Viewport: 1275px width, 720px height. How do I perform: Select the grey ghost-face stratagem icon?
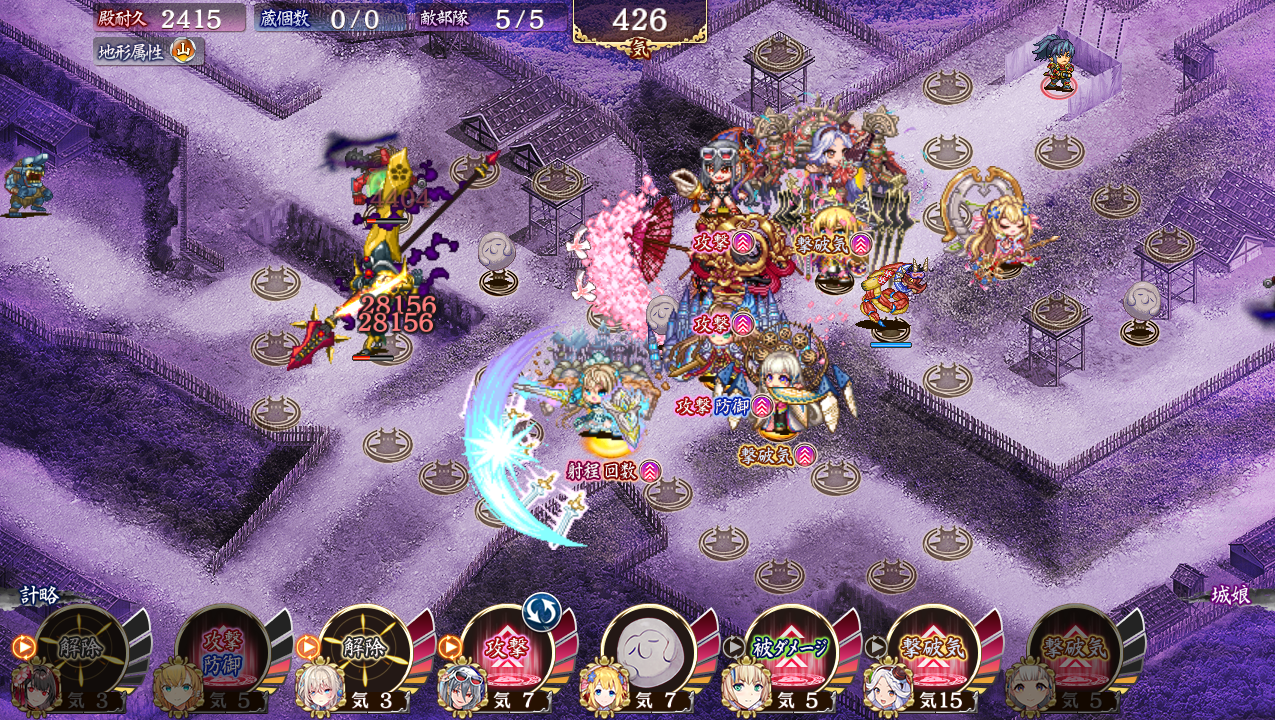pos(648,650)
